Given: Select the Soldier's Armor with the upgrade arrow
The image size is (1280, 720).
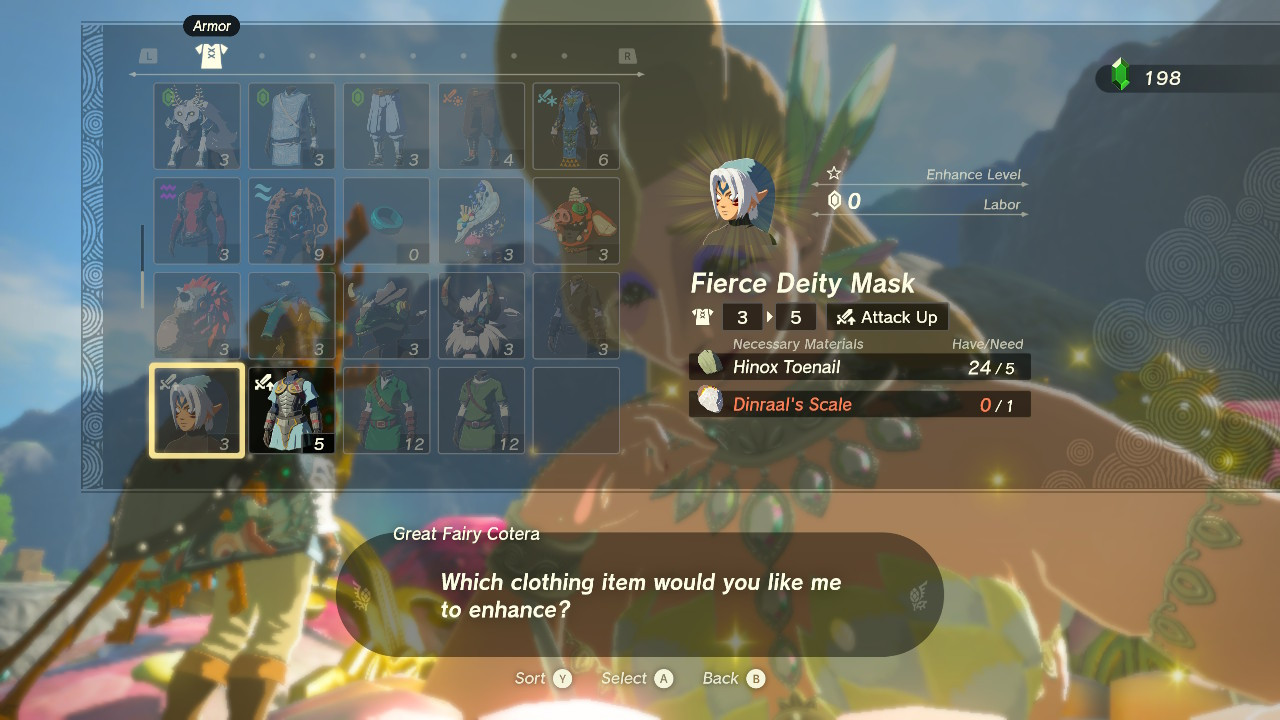Looking at the screenshot, I should pos(291,410).
